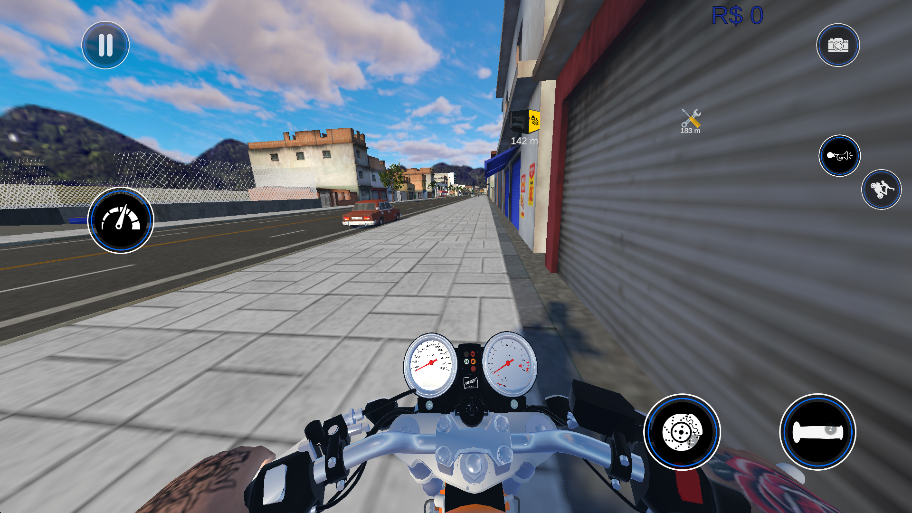Pause the game with the pause button
912x513 pixels.
105,45
